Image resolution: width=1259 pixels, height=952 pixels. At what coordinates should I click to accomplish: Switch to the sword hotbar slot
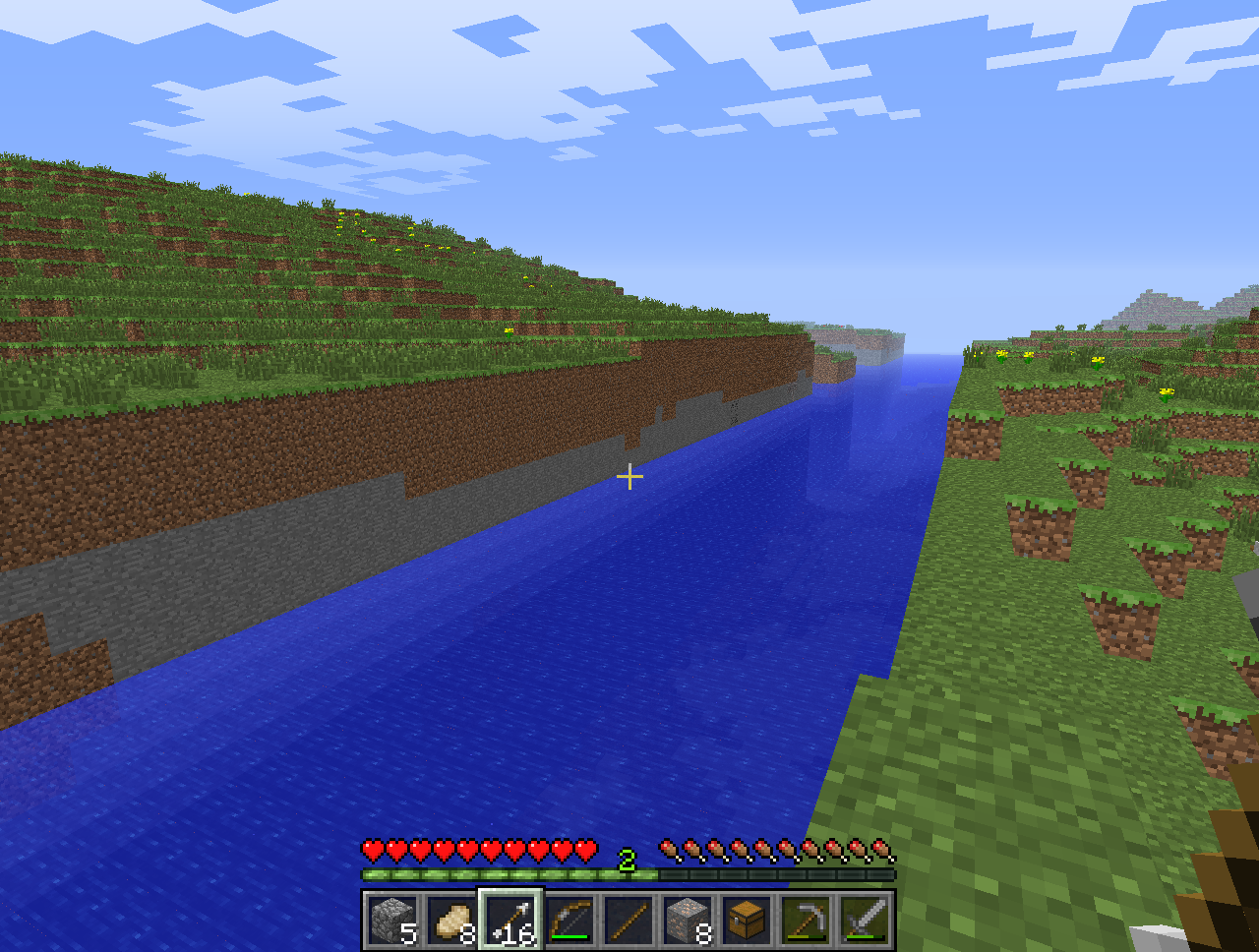pos(865,922)
